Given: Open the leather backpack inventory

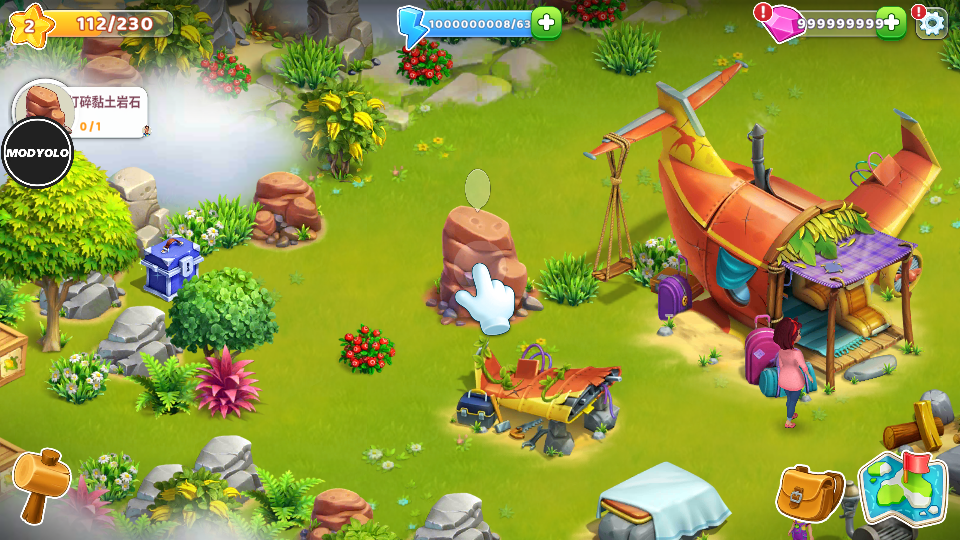Looking at the screenshot, I should (810, 492).
